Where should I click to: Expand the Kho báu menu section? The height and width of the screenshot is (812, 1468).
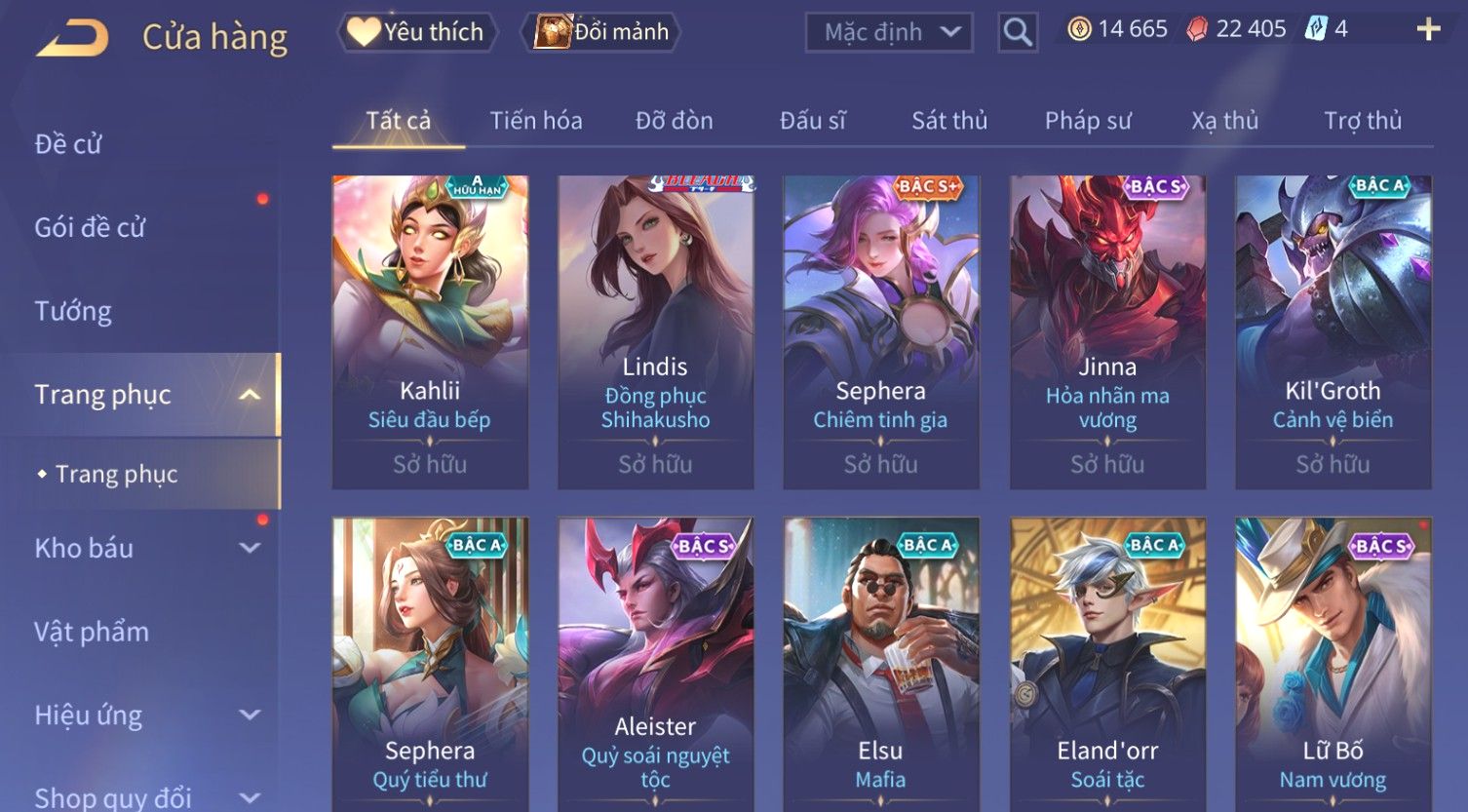click(x=146, y=548)
